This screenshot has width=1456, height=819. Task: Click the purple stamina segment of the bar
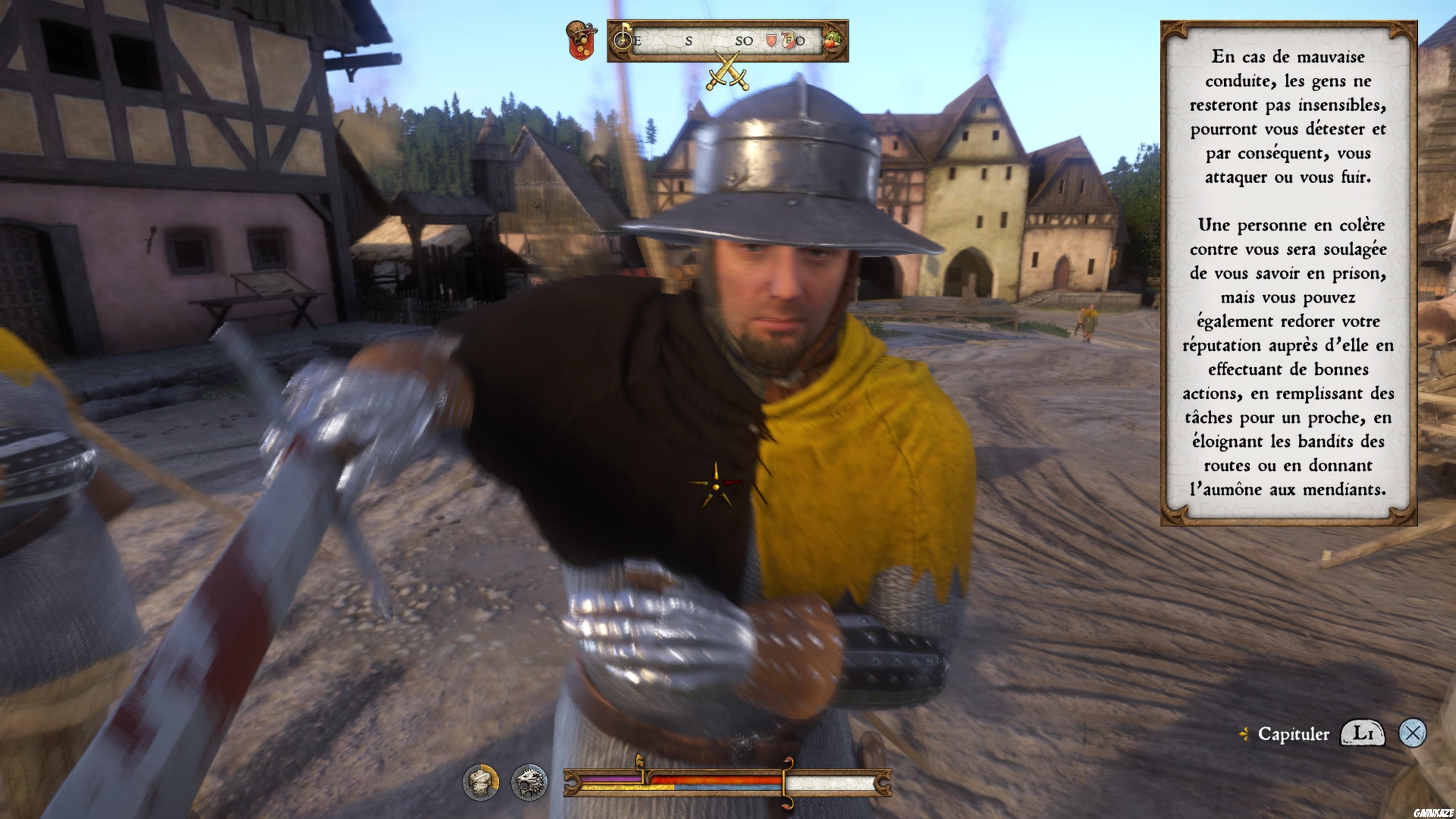[611, 780]
